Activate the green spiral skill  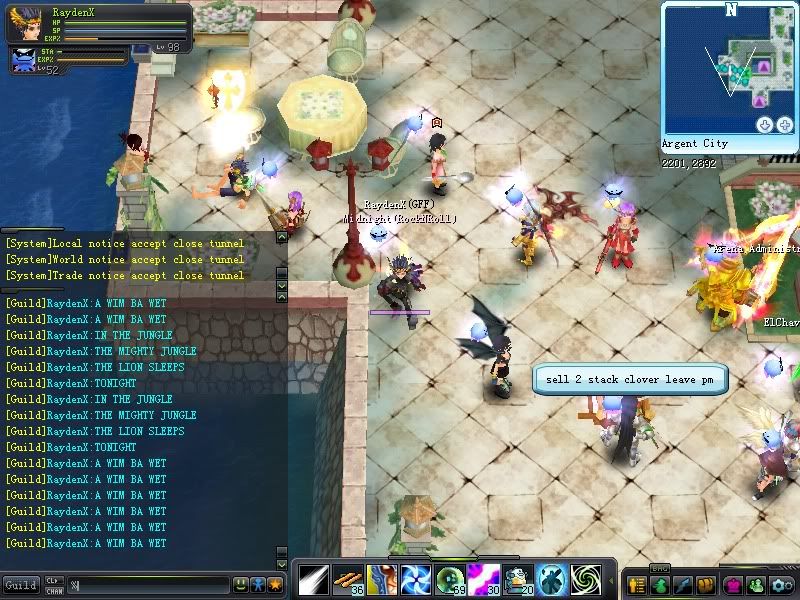[586, 580]
